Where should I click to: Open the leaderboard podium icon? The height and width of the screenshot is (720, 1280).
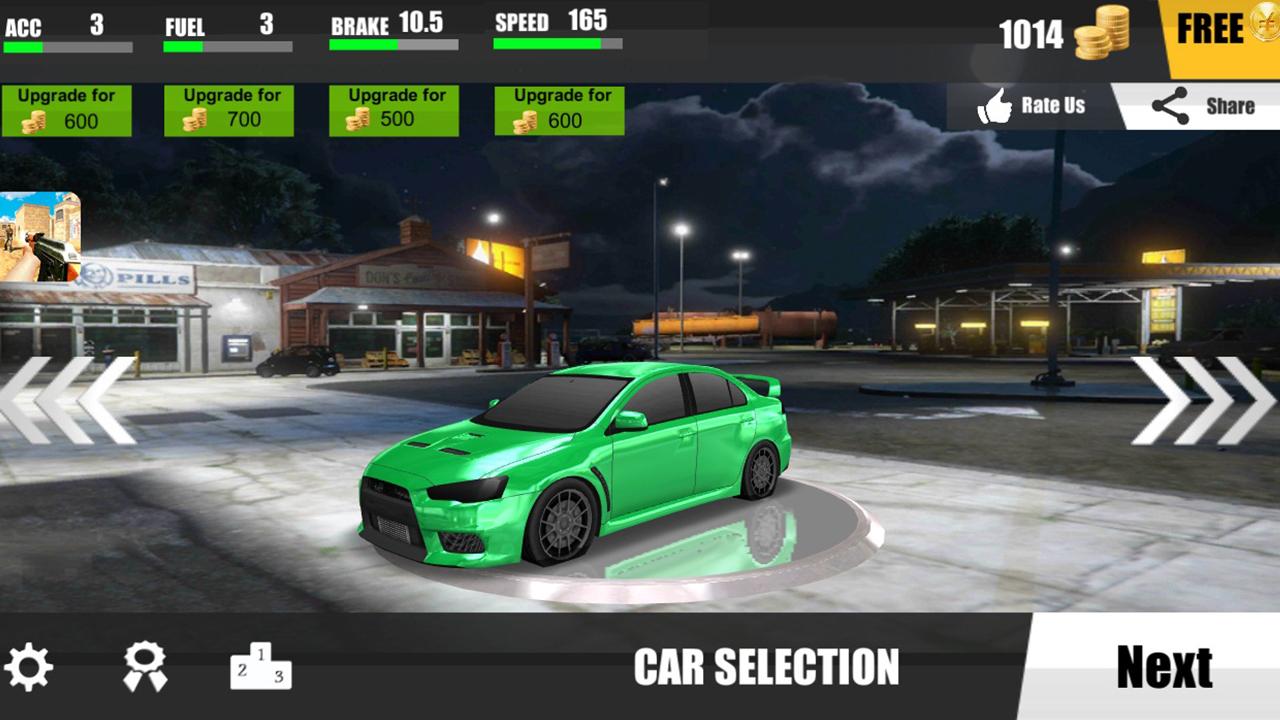click(x=261, y=667)
